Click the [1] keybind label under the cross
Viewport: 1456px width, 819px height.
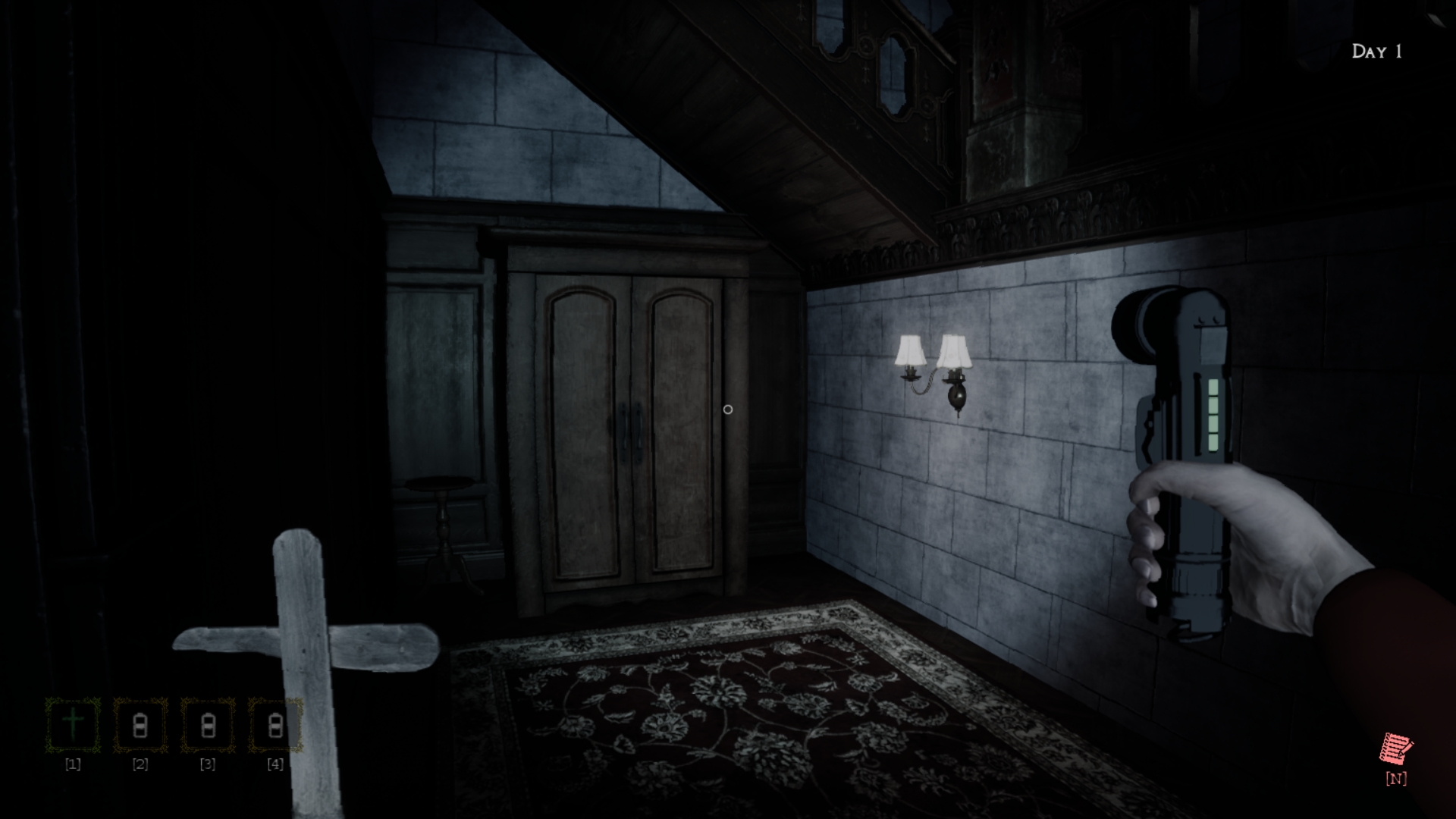coord(72,764)
